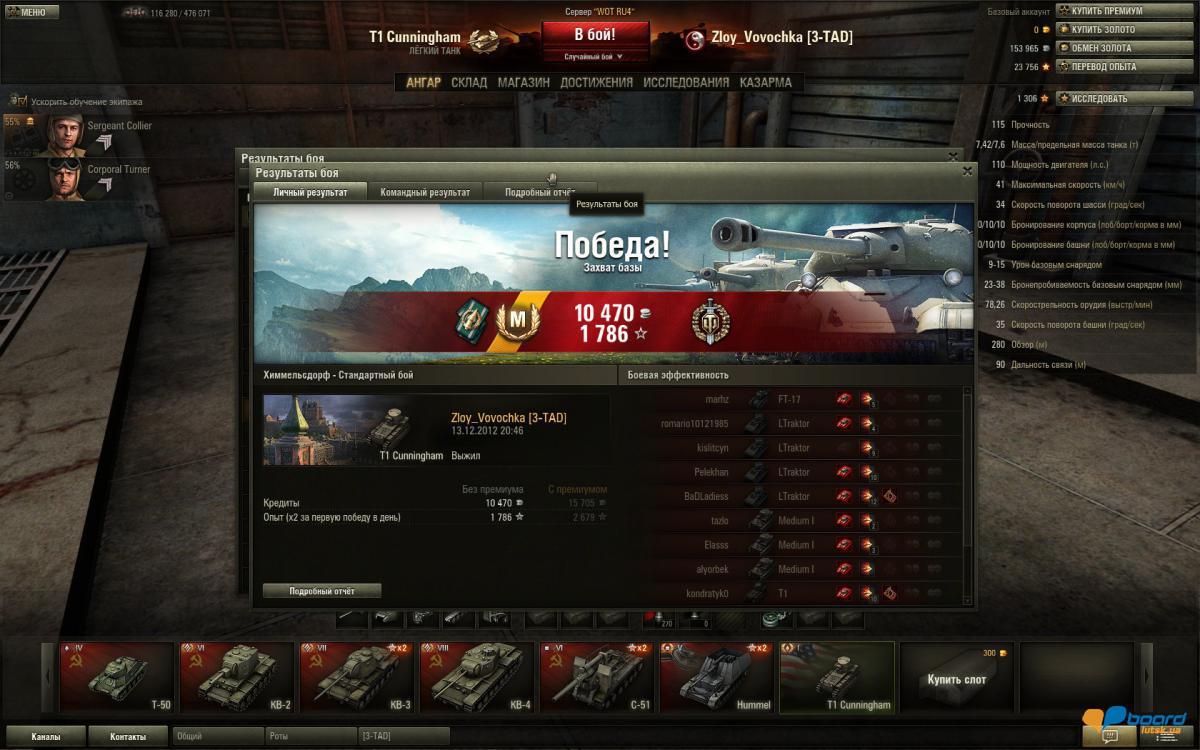
Task: Click the Подробный отчёт button at bottom
Action: [322, 591]
